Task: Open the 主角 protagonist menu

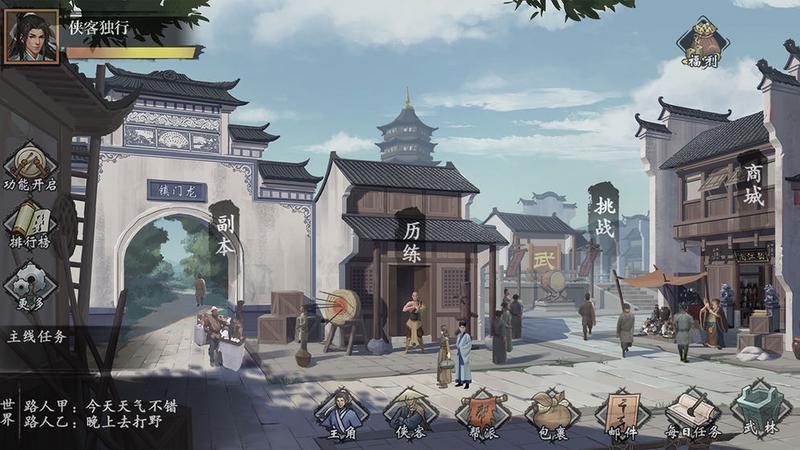Action: pos(342,415)
